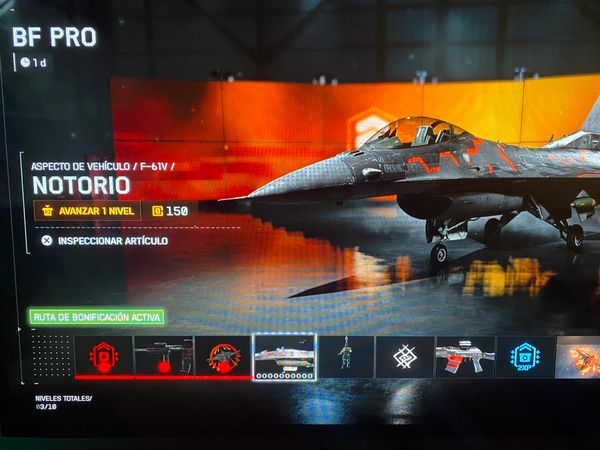Choose the hanging weapon charm reward tile
The width and height of the screenshot is (600, 450).
(345, 357)
